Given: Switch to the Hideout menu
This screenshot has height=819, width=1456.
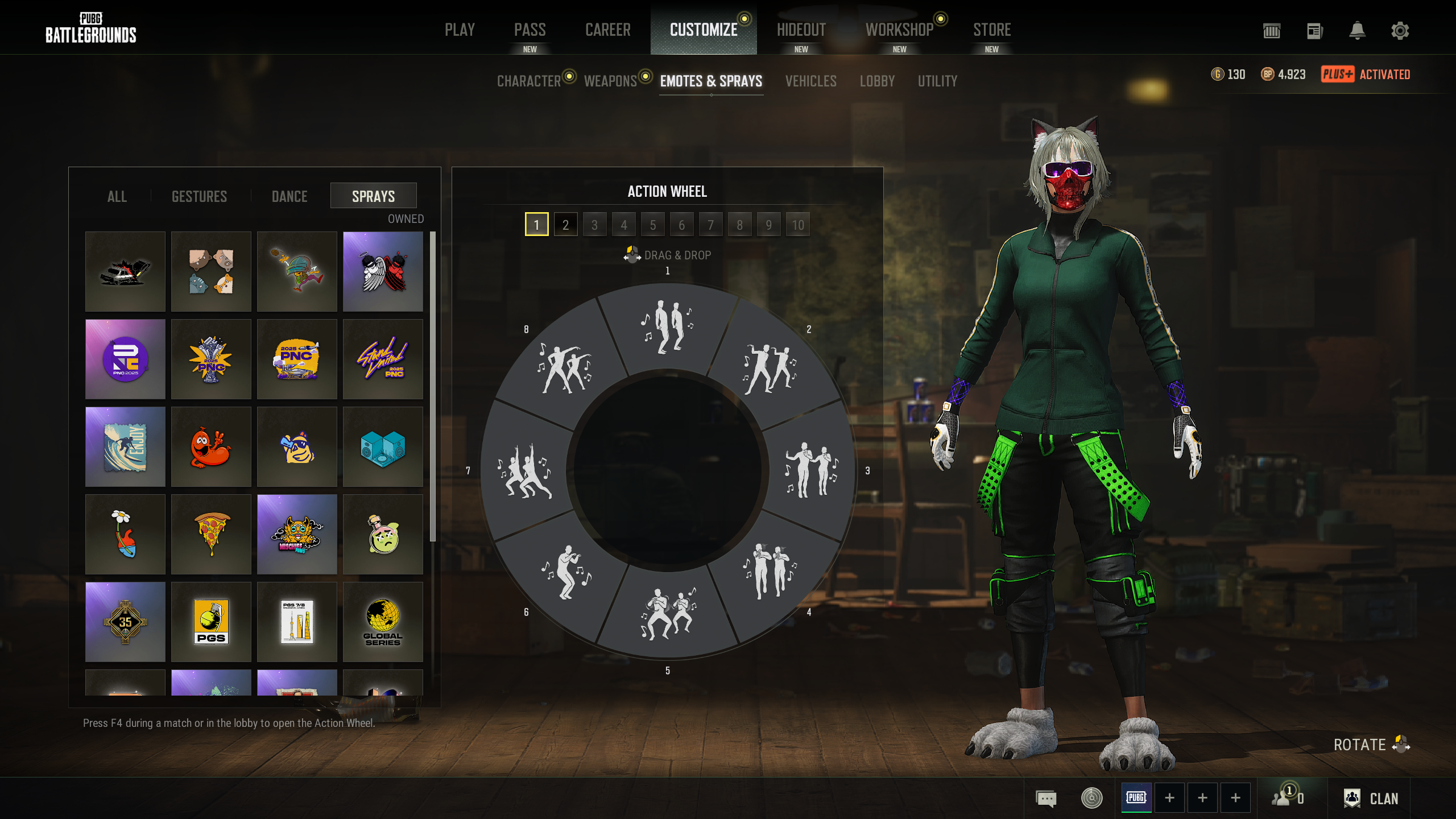Looking at the screenshot, I should click(x=801, y=30).
